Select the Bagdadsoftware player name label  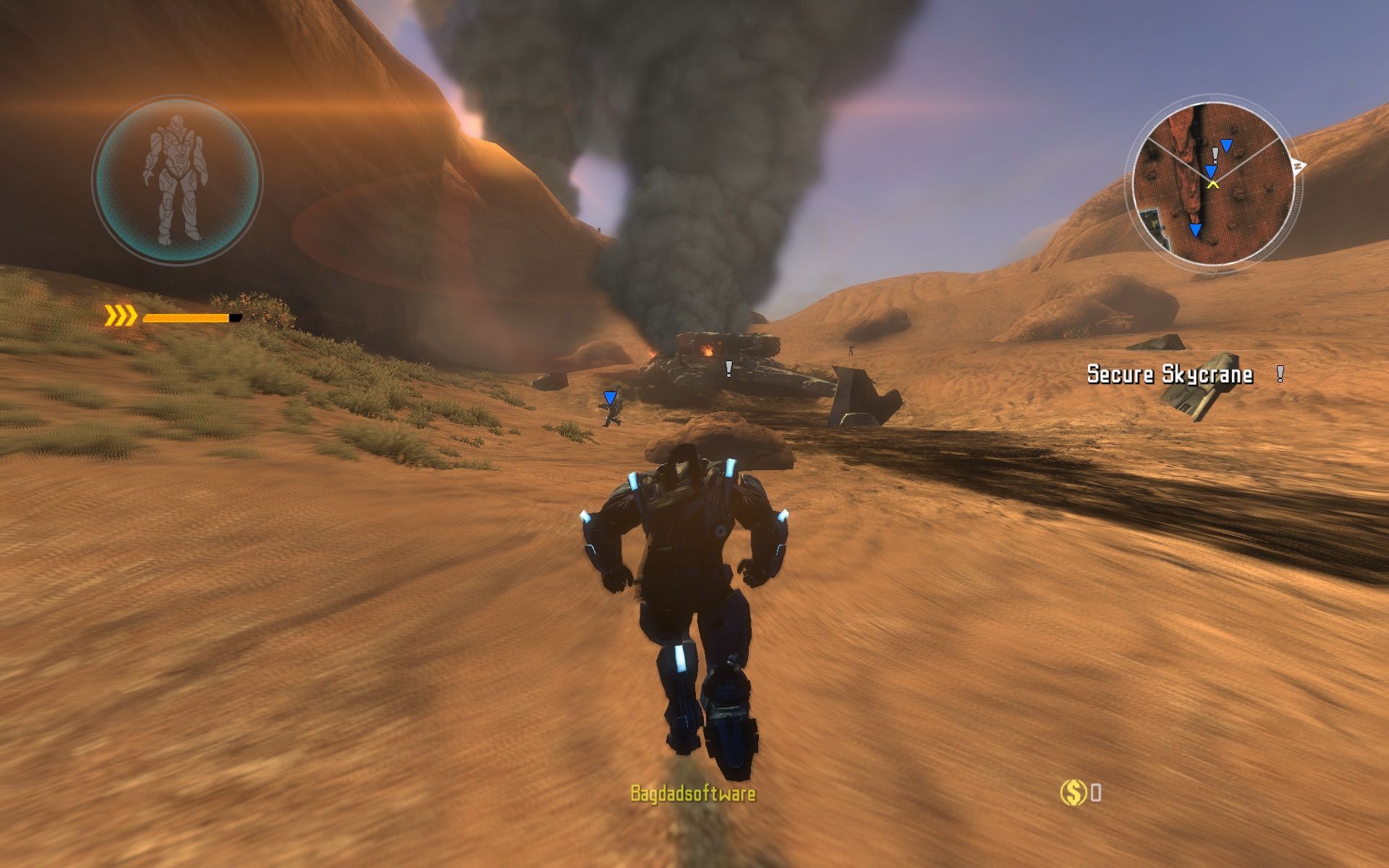pos(692,793)
